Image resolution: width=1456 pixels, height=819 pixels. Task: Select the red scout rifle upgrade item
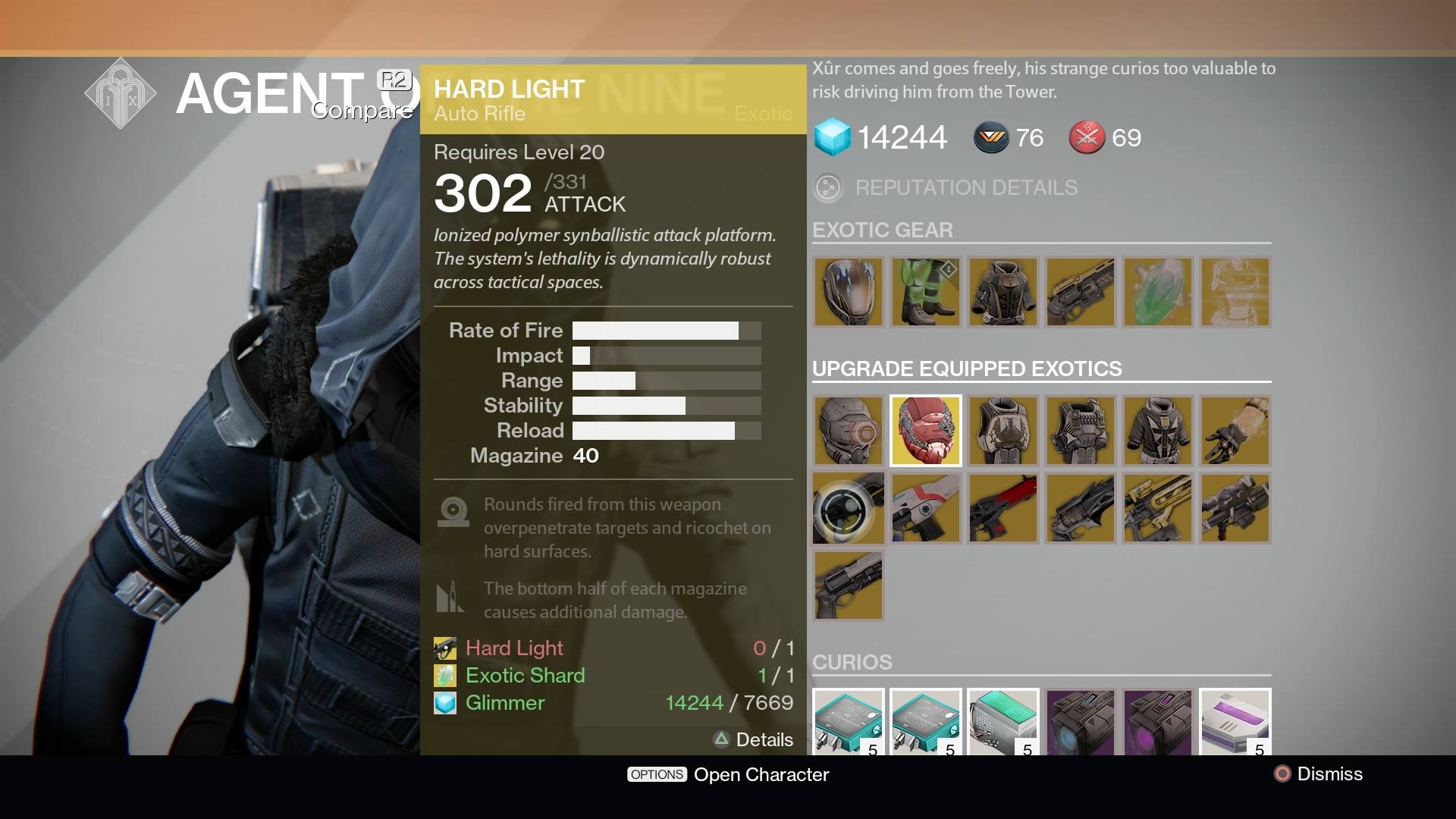(1003, 508)
